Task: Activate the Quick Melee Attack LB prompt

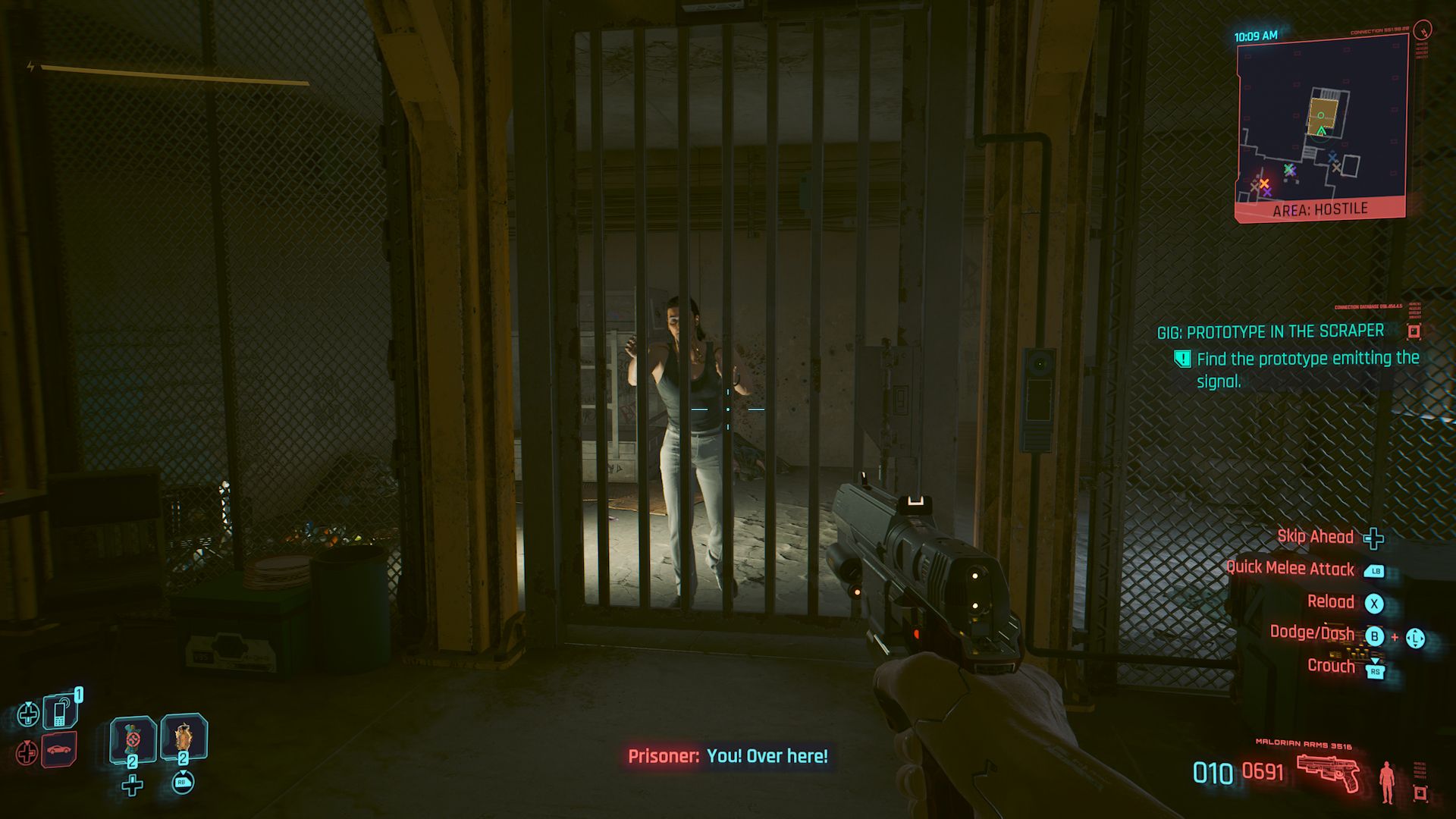Action: (1374, 571)
